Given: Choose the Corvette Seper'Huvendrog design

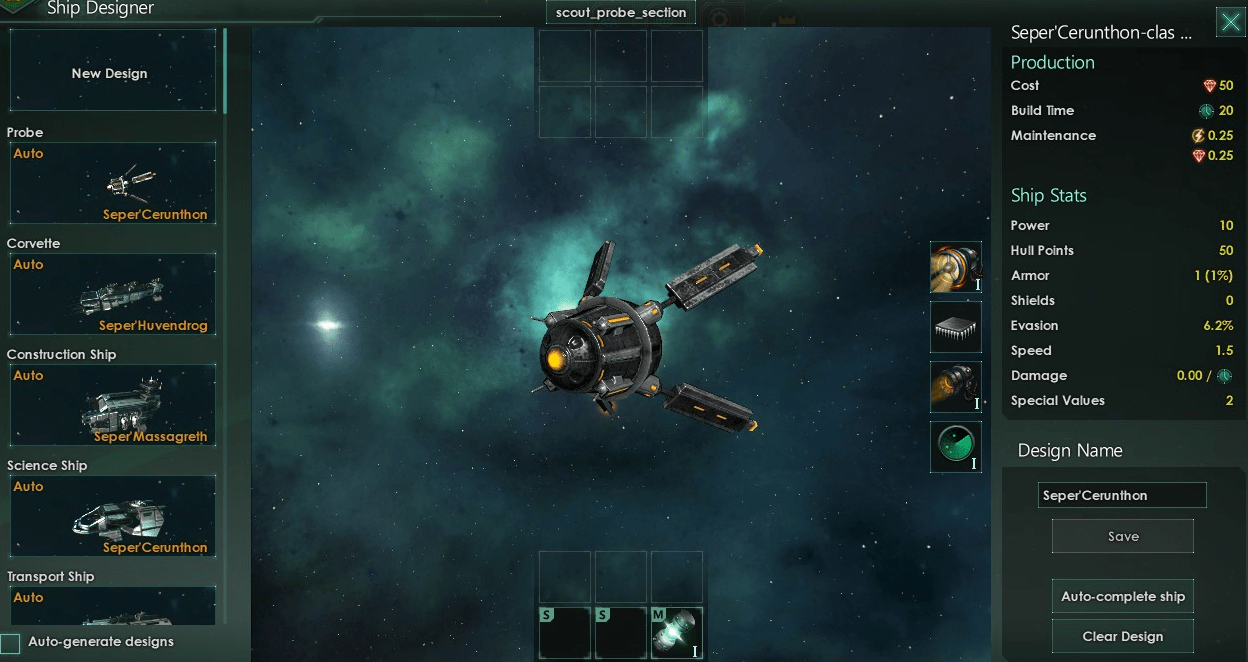Looking at the screenshot, I should 112,294.
